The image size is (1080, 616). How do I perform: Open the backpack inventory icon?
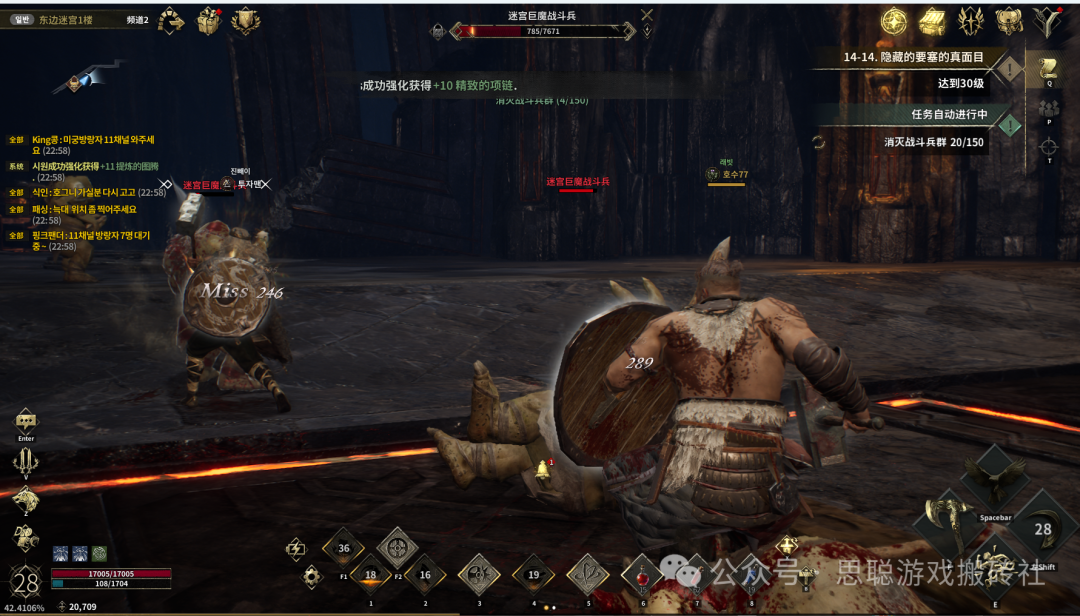[1008, 20]
